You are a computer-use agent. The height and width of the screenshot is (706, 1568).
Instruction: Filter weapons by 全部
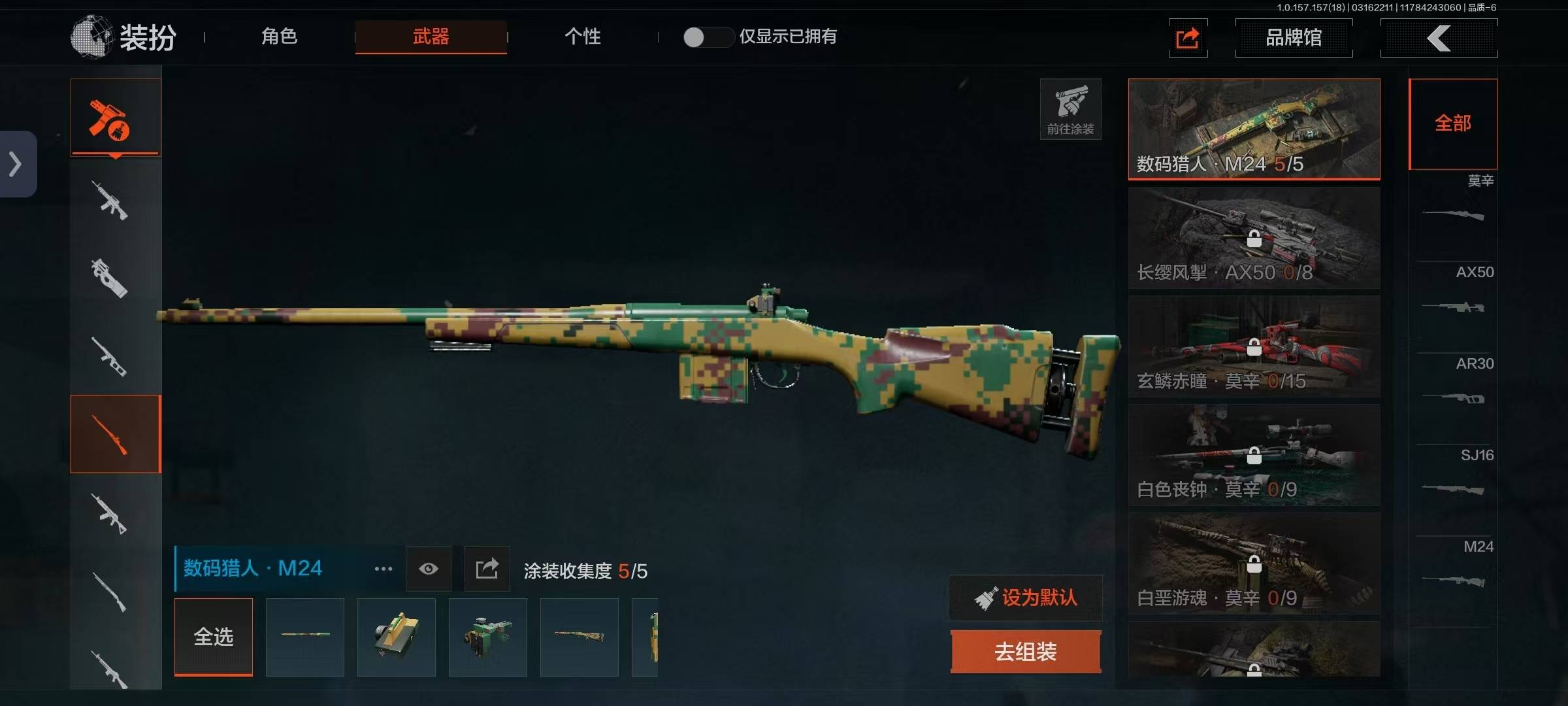point(1453,124)
